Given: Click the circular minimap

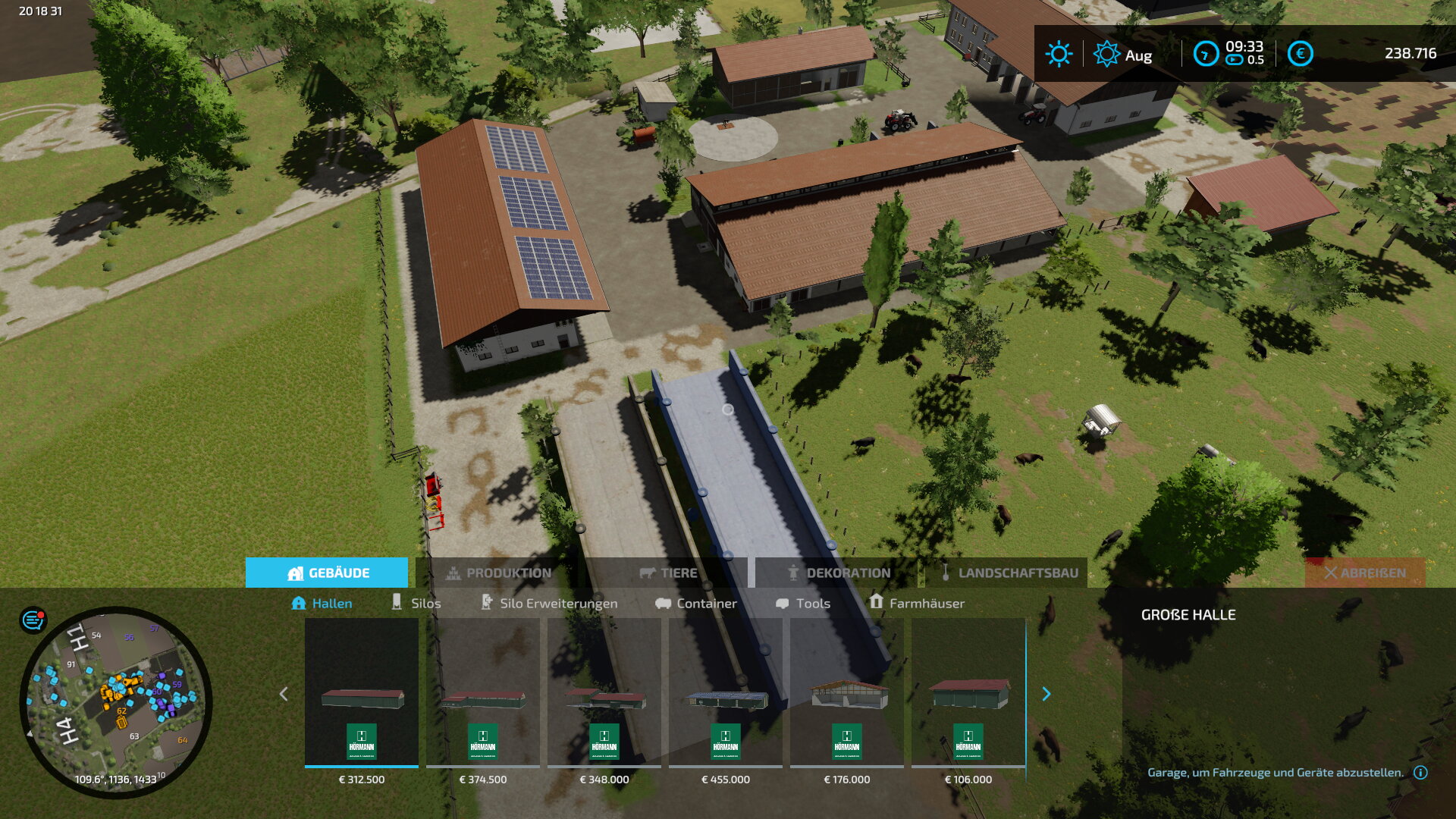Looking at the screenshot, I should click(x=116, y=701).
